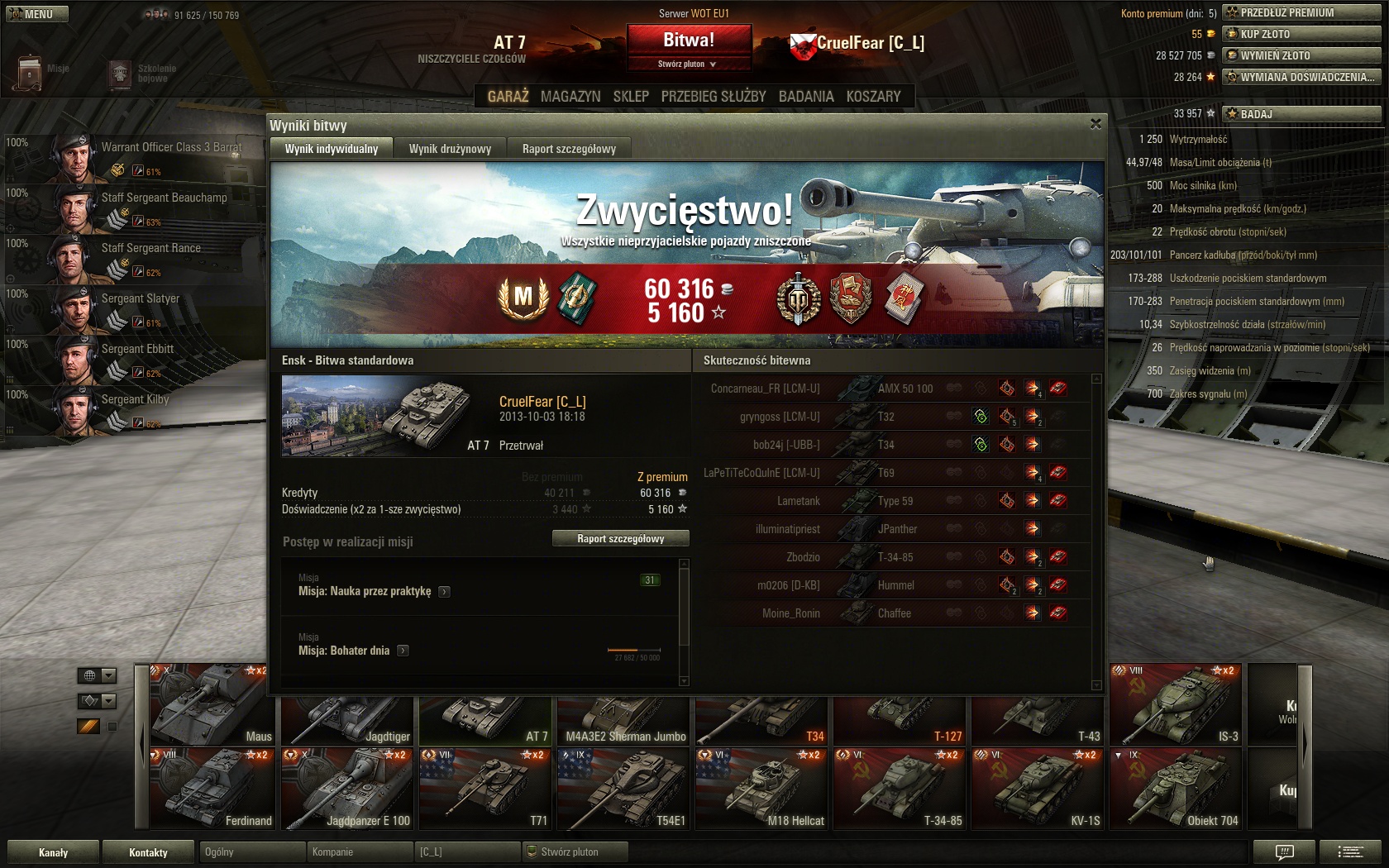The height and width of the screenshot is (868, 1389).
Task: Show the BADANIA research section
Action: coord(806,97)
